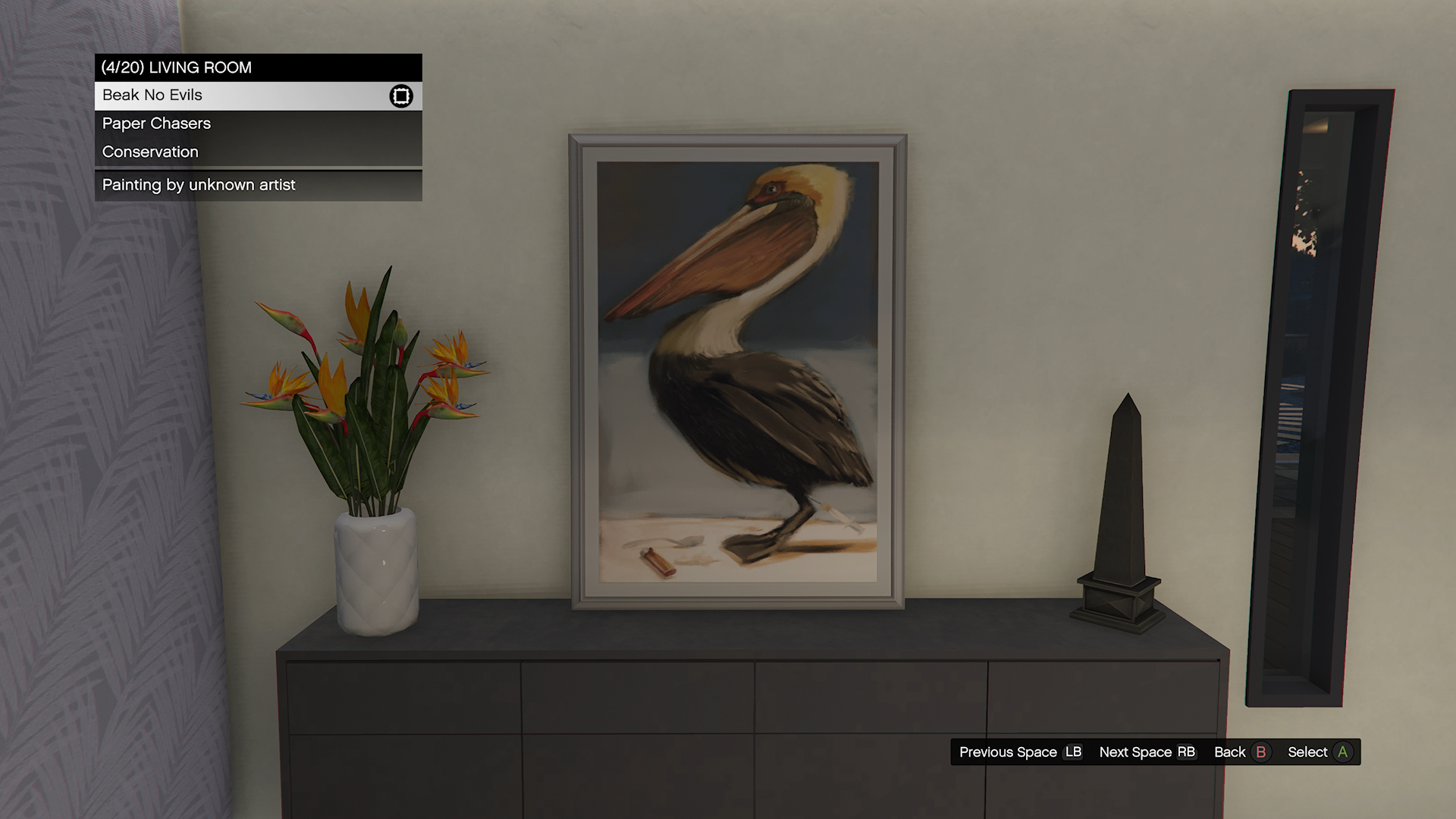Click the Previous Space prompt
The image size is (1456, 819).
(1020, 752)
